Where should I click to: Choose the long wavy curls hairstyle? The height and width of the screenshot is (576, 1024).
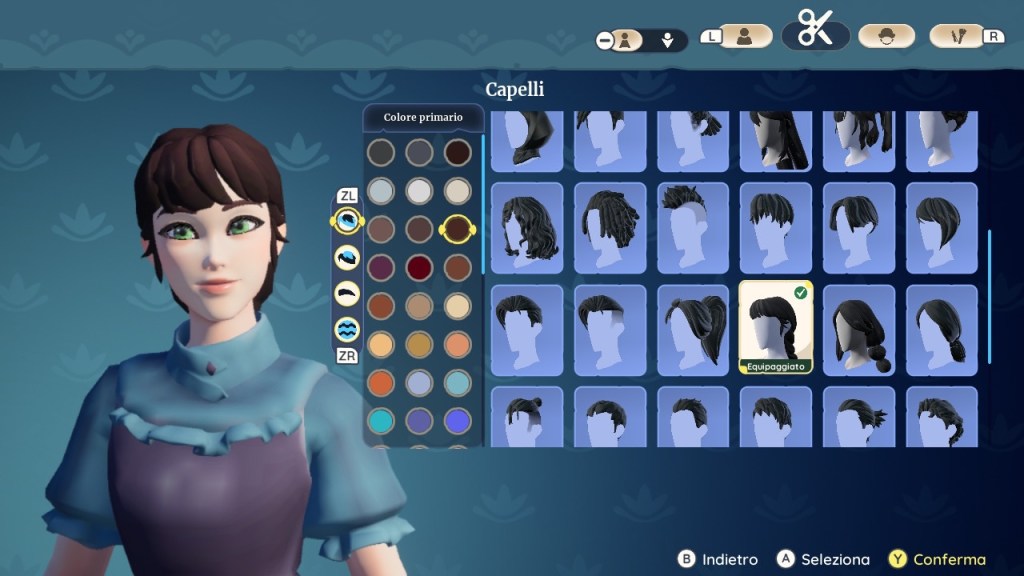527,228
